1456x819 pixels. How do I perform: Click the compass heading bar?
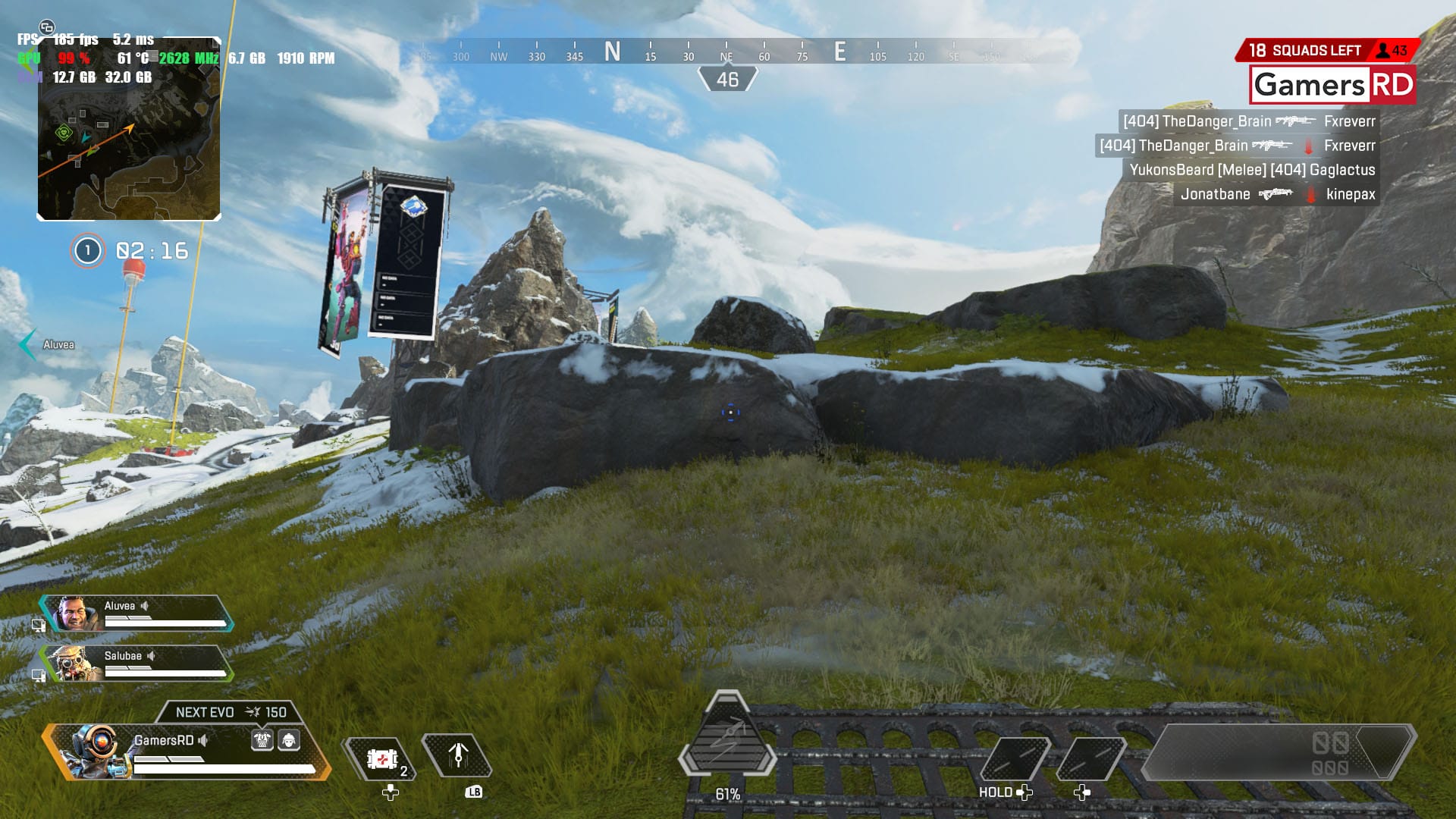(x=726, y=53)
